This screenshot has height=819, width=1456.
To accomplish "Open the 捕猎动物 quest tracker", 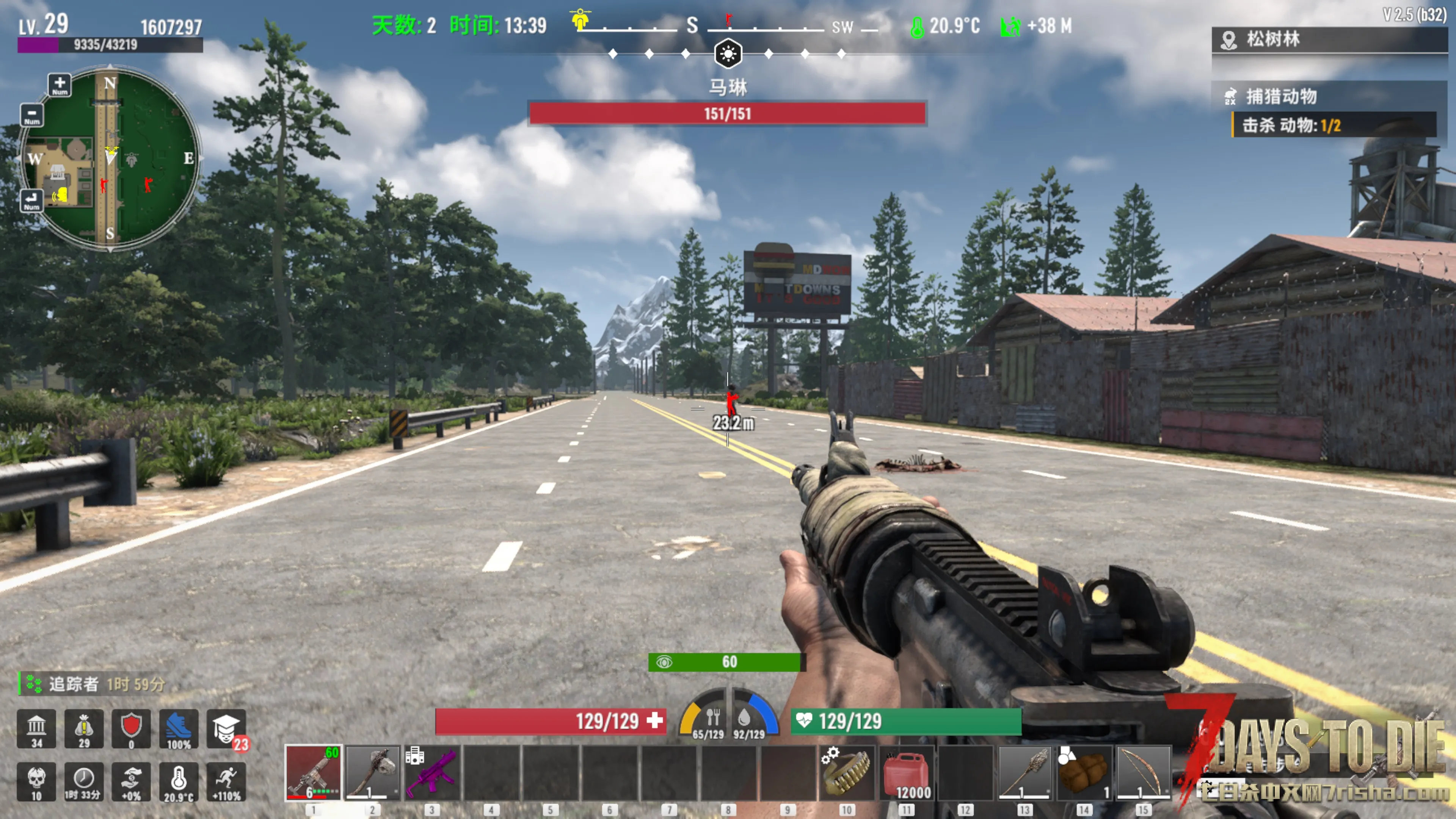I will (1281, 97).
